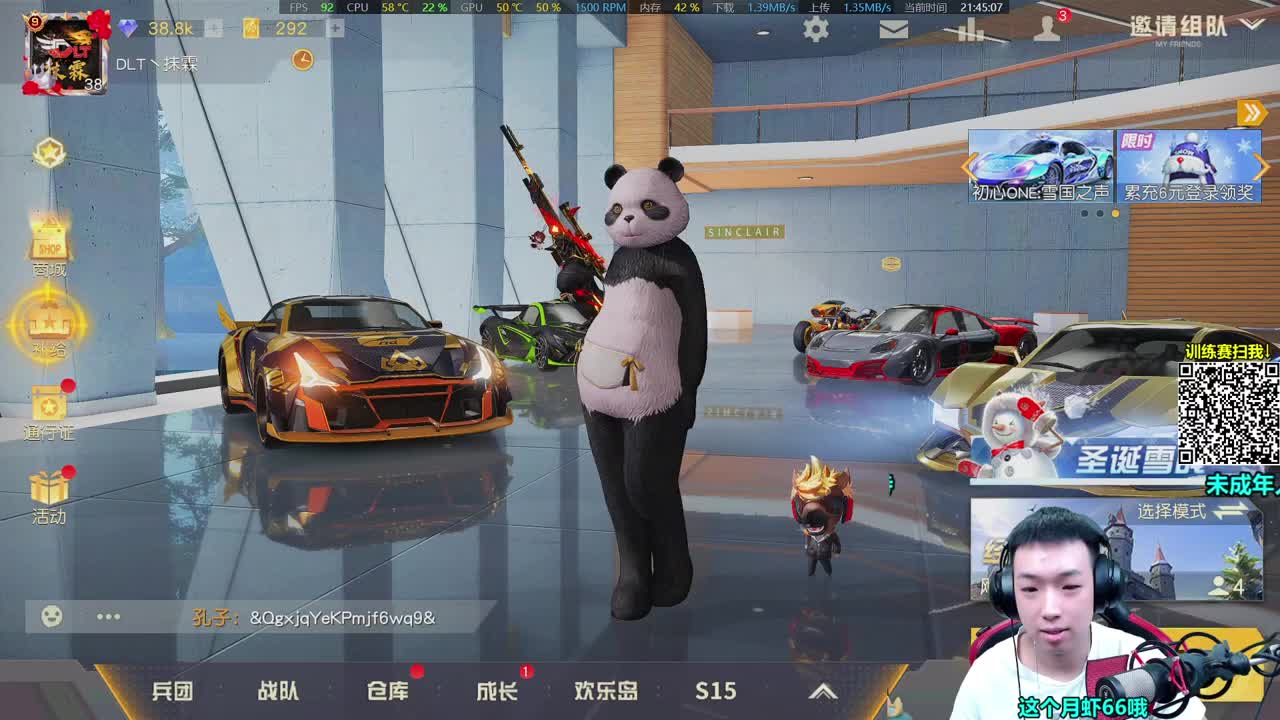Open the stats bar-chart icon in the top bar
The width and height of the screenshot is (1280, 720).
[x=971, y=31]
